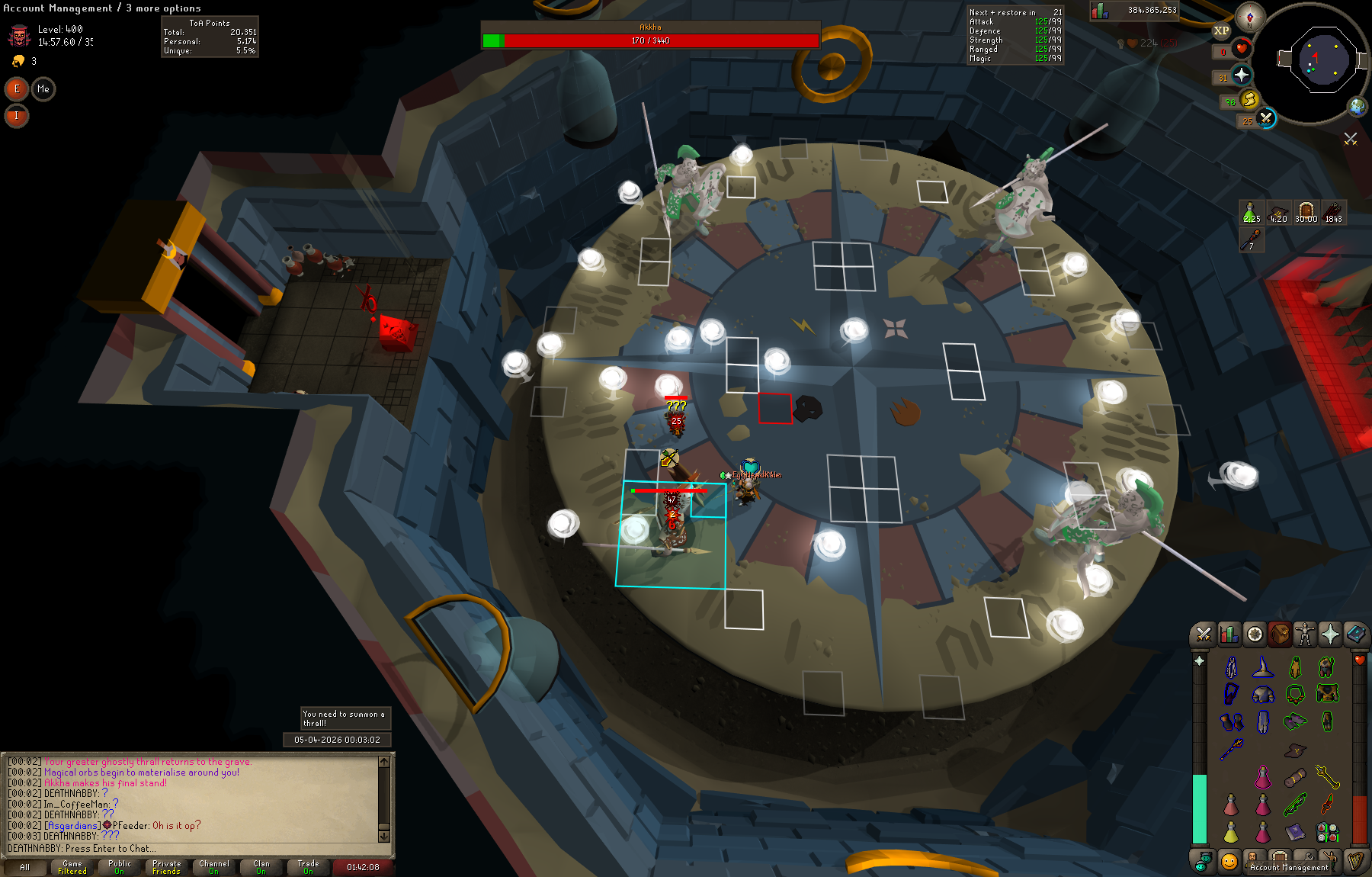Open the world map globe
The image size is (1372, 877).
tap(1357, 107)
